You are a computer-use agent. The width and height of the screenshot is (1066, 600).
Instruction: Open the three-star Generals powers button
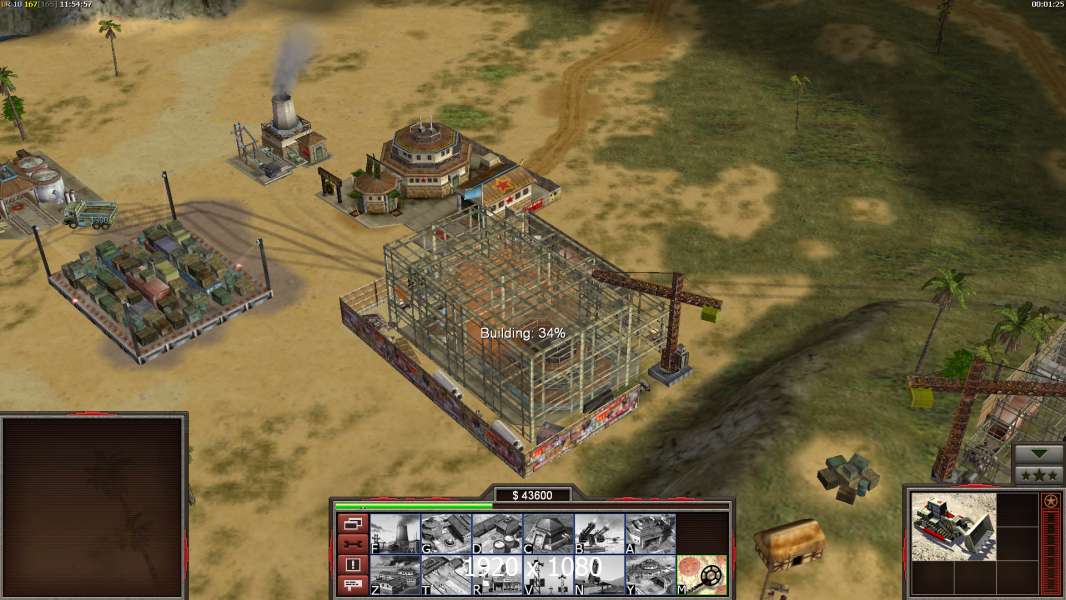click(1039, 474)
